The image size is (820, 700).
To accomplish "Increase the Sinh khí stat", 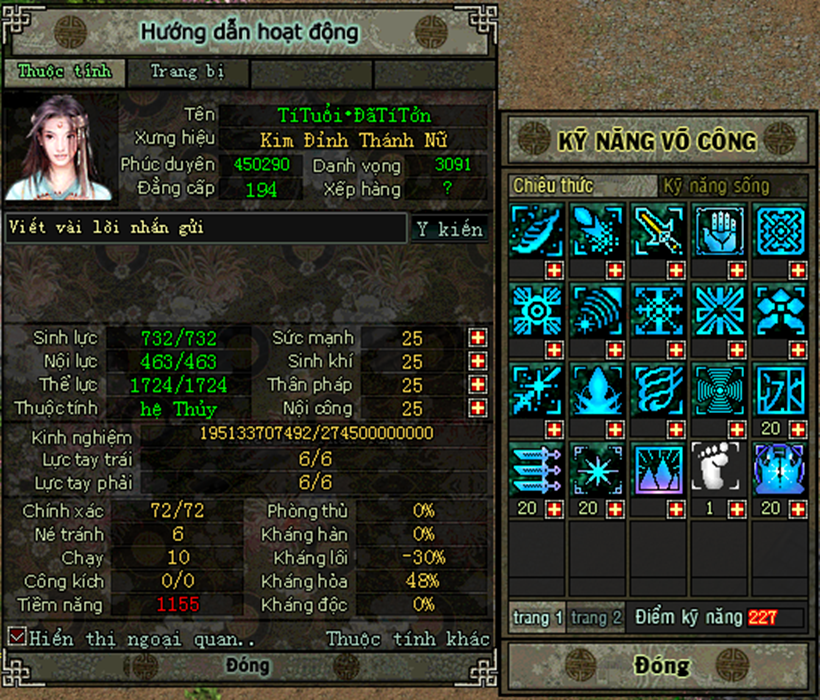I will tap(478, 361).
